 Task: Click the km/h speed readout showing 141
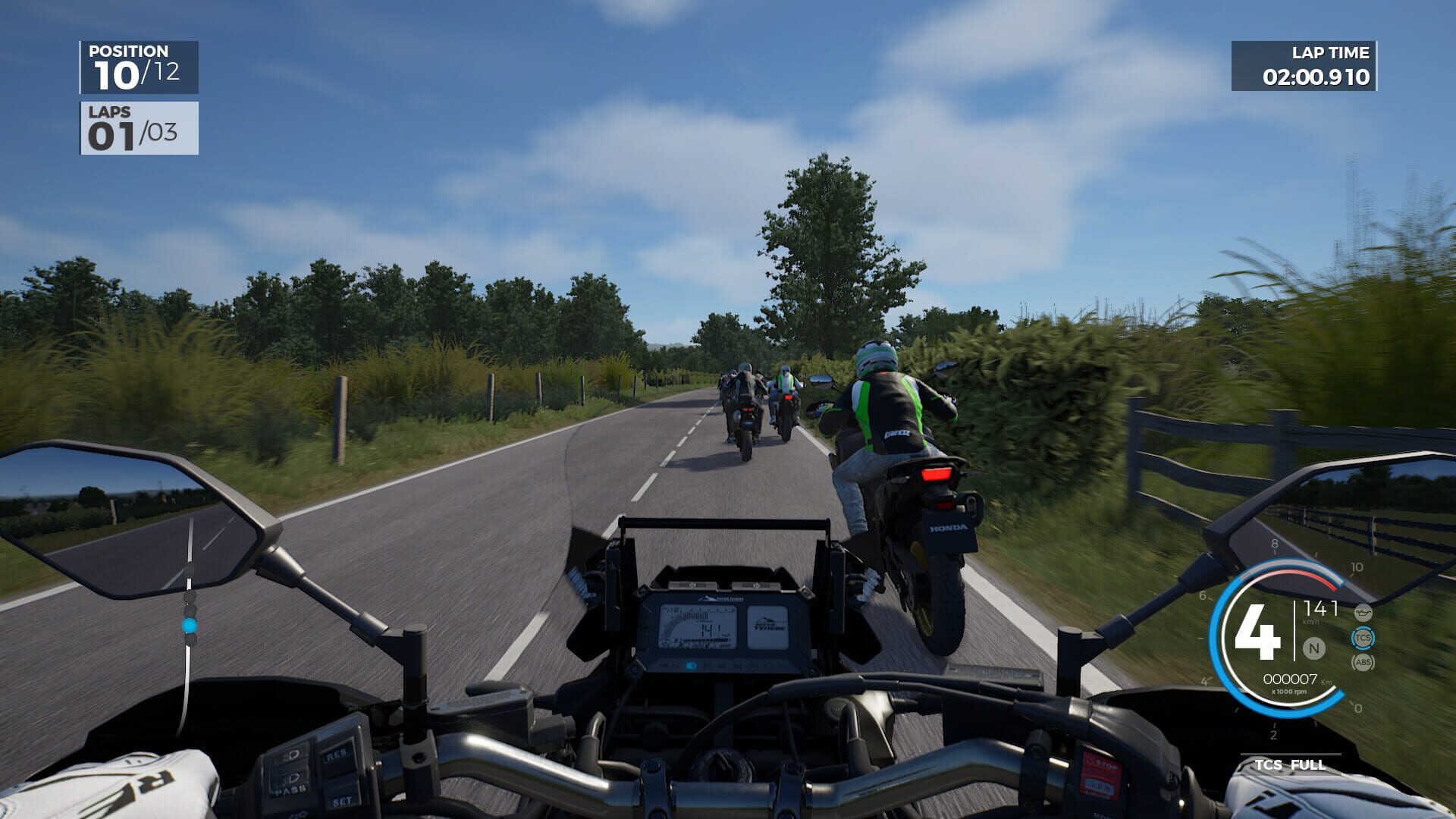[x=1320, y=610]
